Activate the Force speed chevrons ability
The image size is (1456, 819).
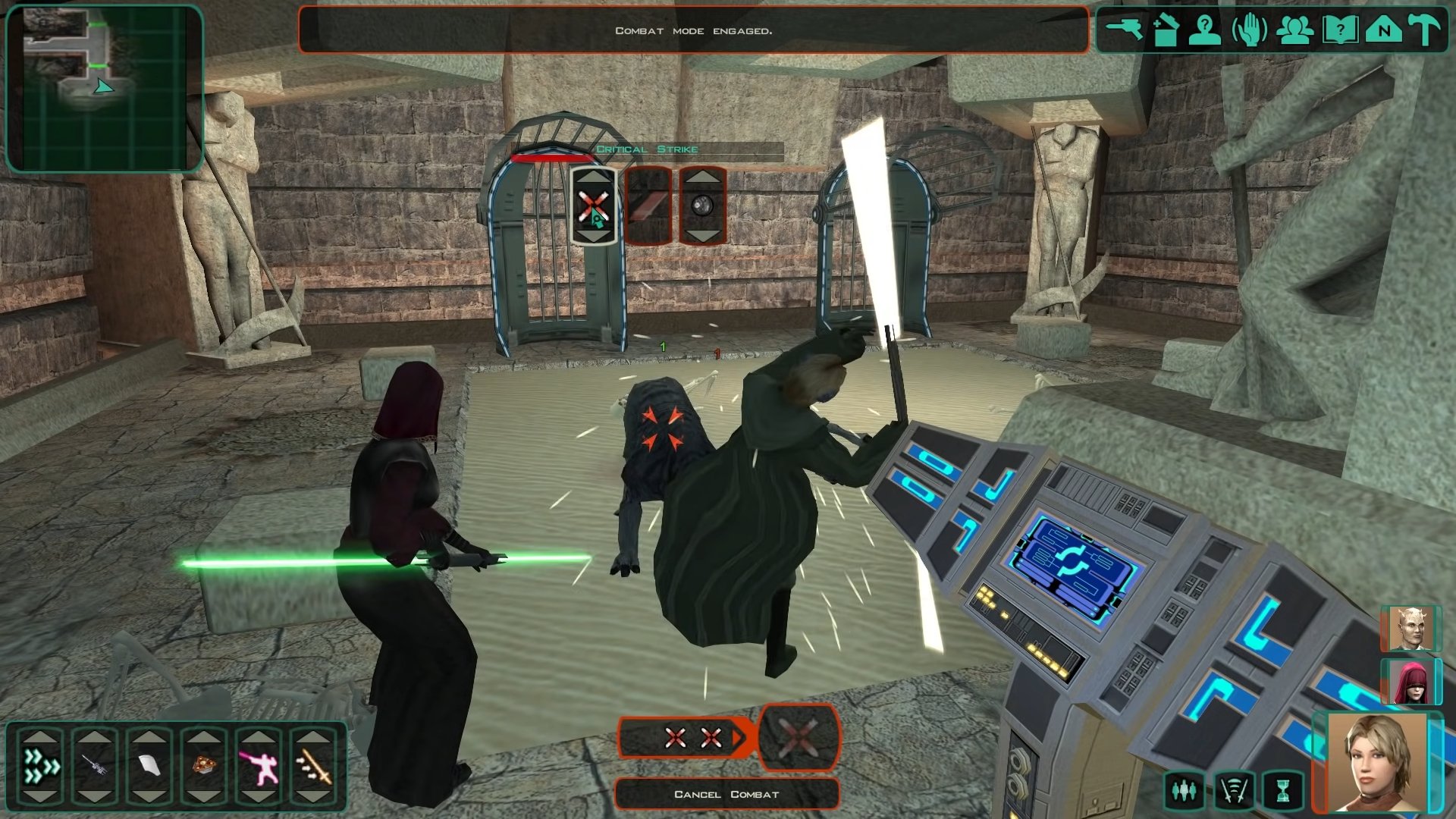point(41,766)
